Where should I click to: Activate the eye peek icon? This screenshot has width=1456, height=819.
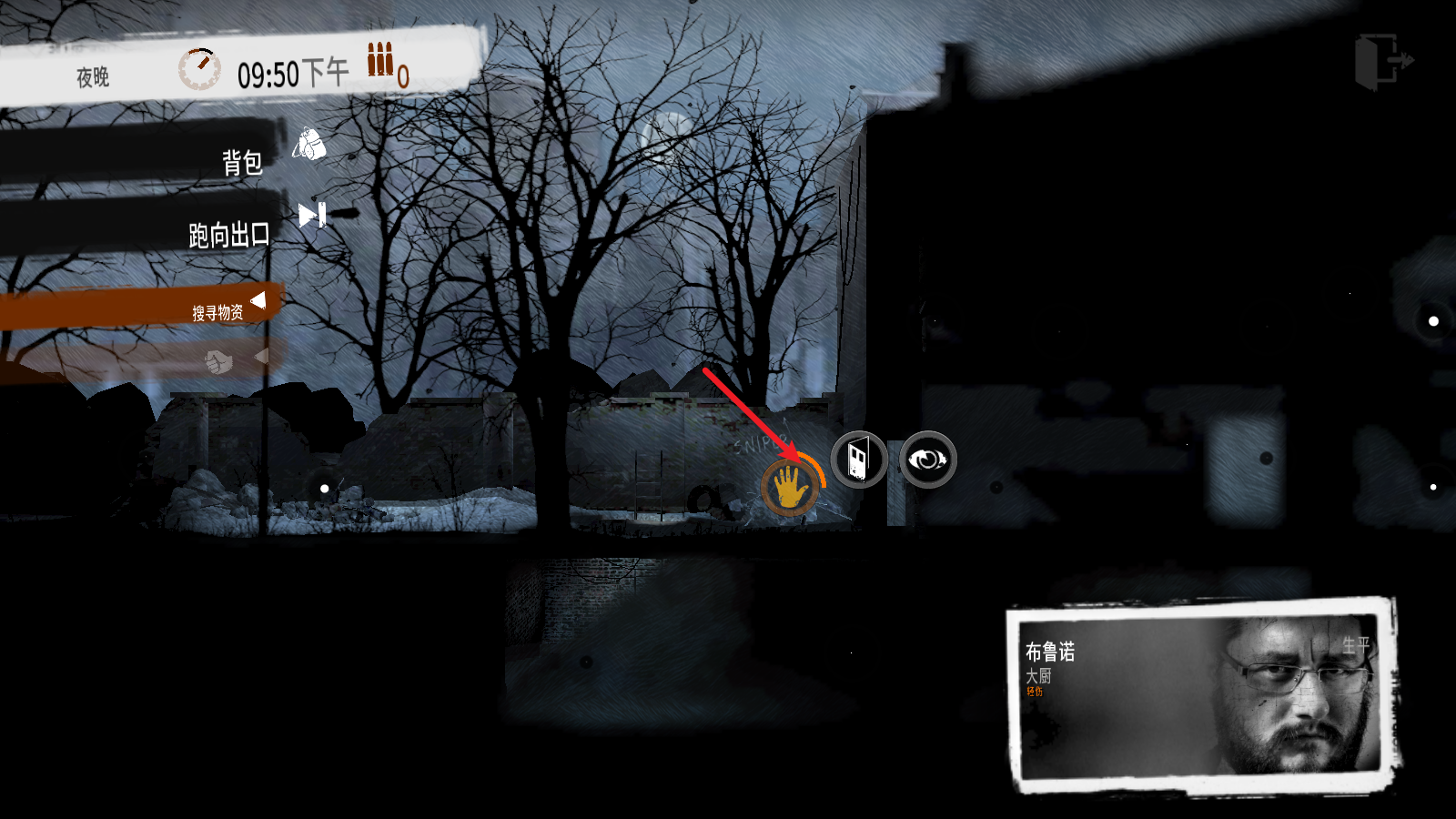coord(927,460)
